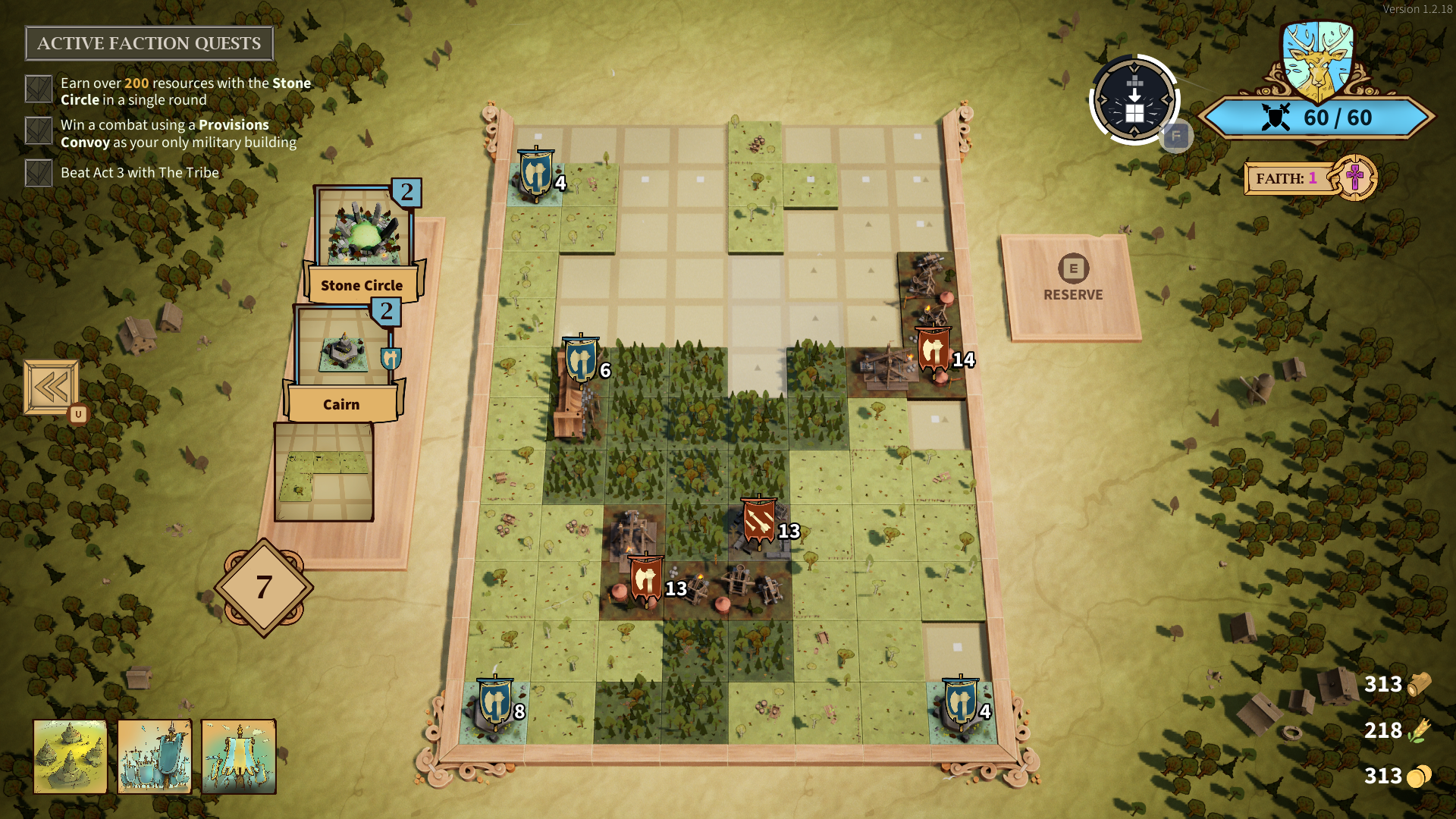Viewport: 1456px width, 819px height.
Task: Click the Faith cross icon
Action: tap(1354, 178)
